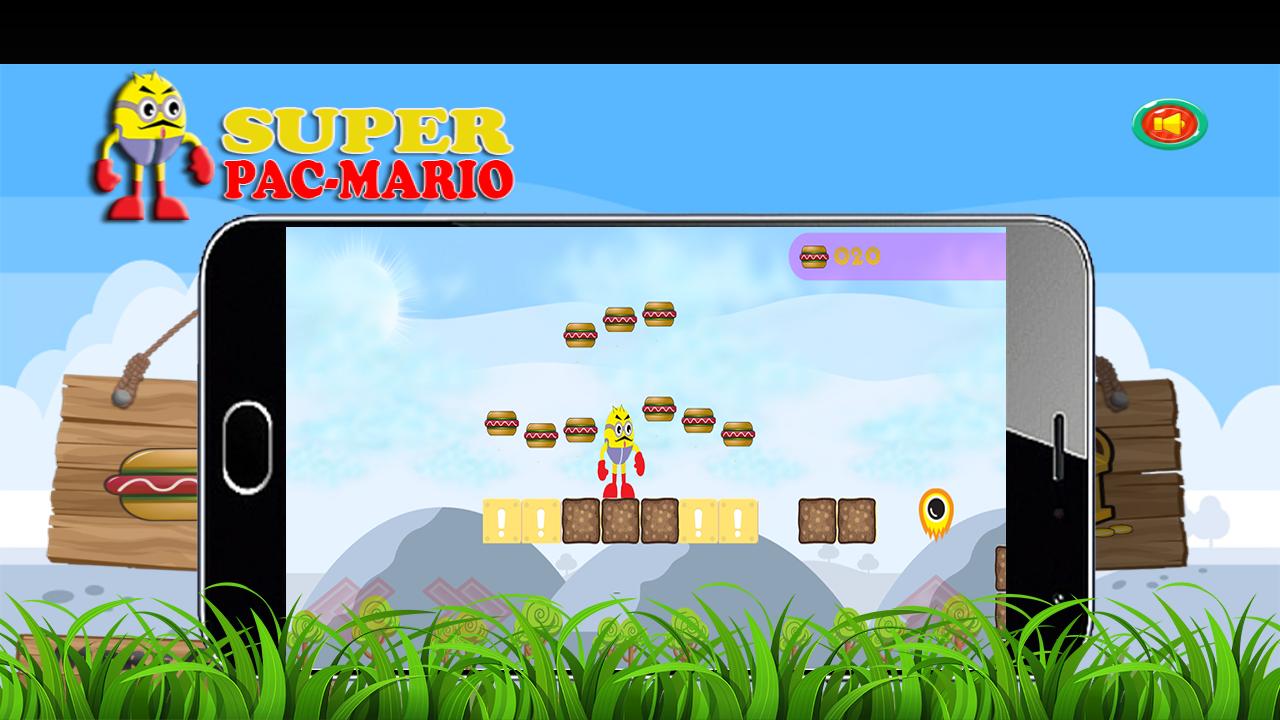
Task: Click the red speaker ring to disable sound
Action: click(x=1170, y=122)
